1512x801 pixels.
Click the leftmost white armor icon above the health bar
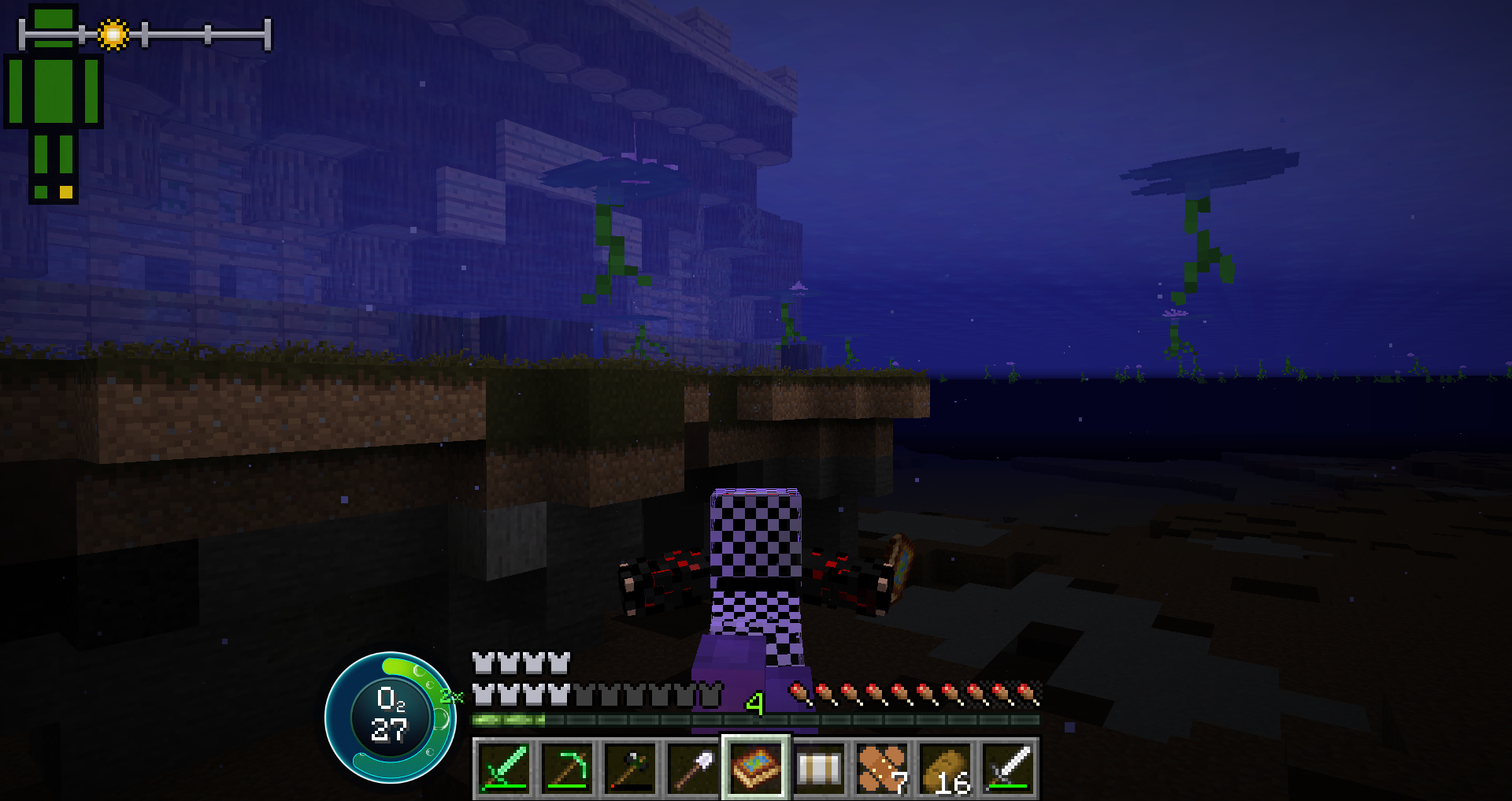pos(484,662)
